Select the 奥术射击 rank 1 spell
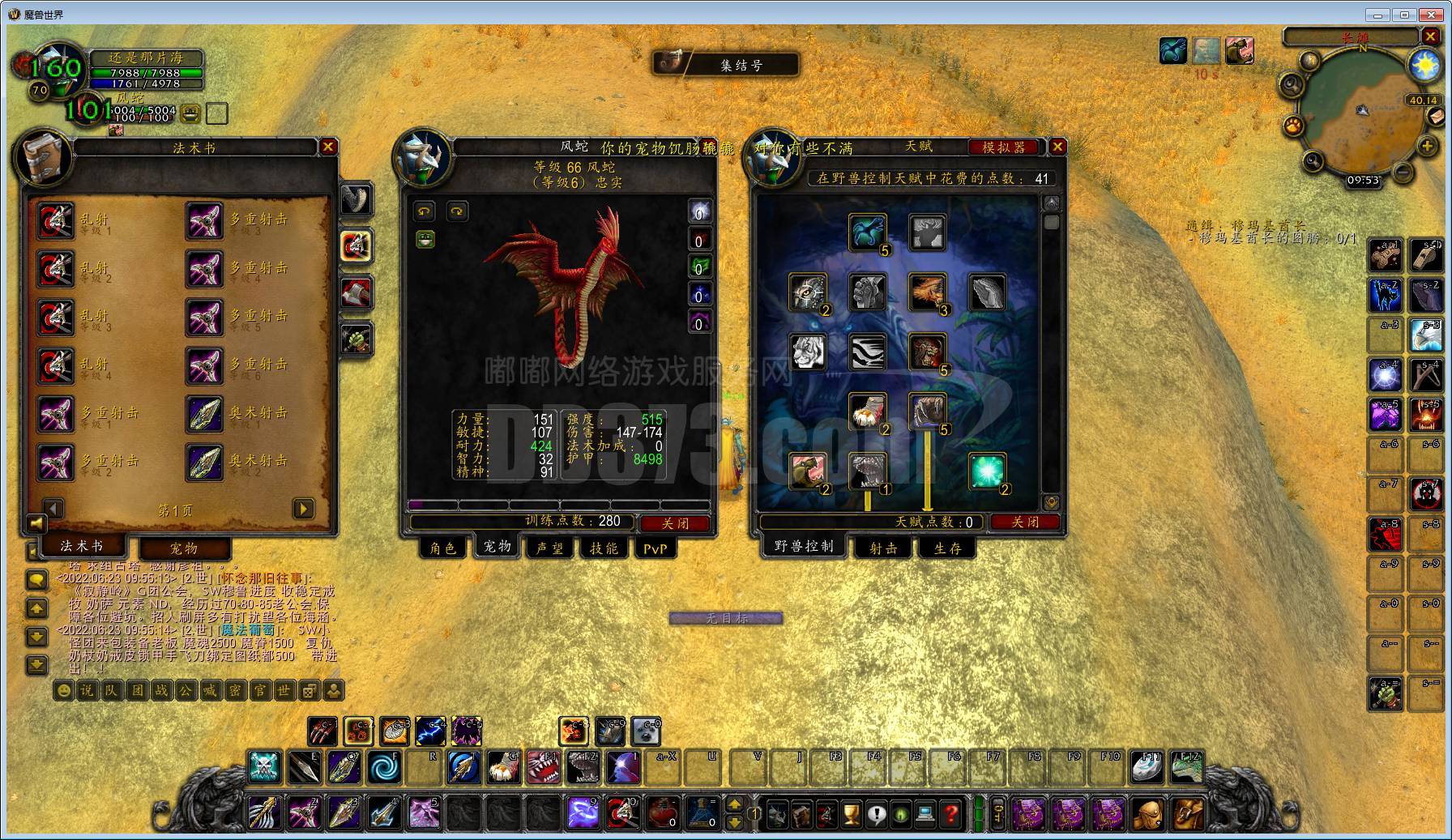 pyautogui.click(x=204, y=413)
